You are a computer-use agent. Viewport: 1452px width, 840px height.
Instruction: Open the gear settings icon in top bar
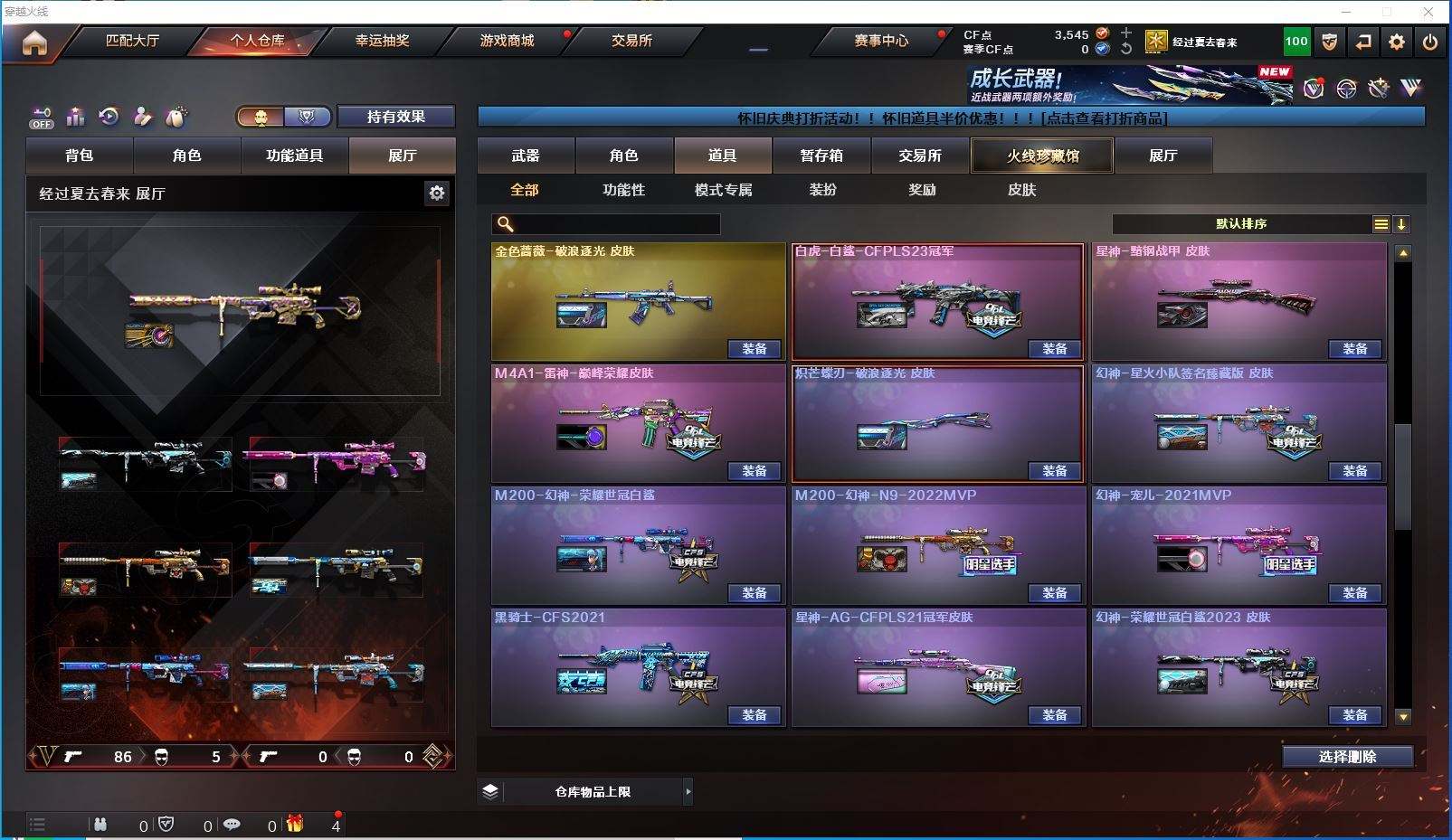point(1397,42)
